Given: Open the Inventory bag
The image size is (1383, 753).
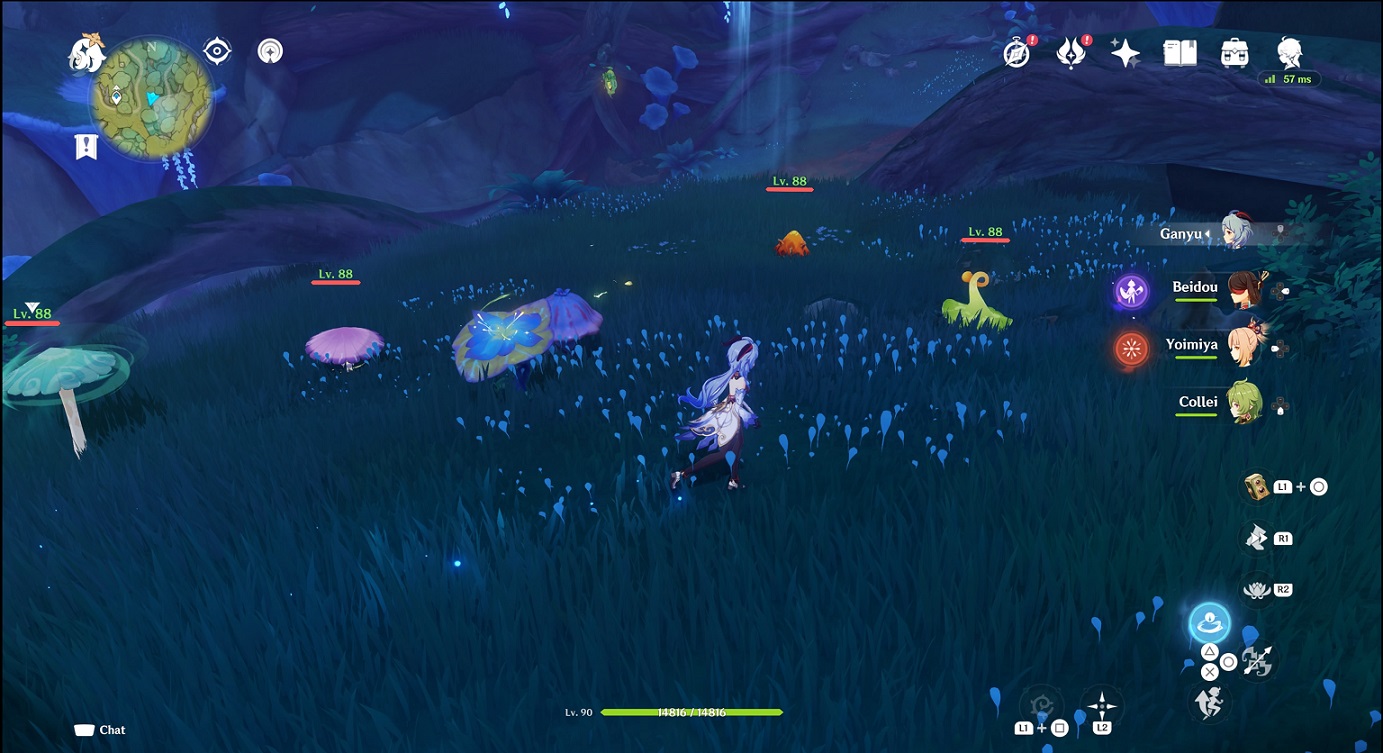Looking at the screenshot, I should pos(1233,52).
